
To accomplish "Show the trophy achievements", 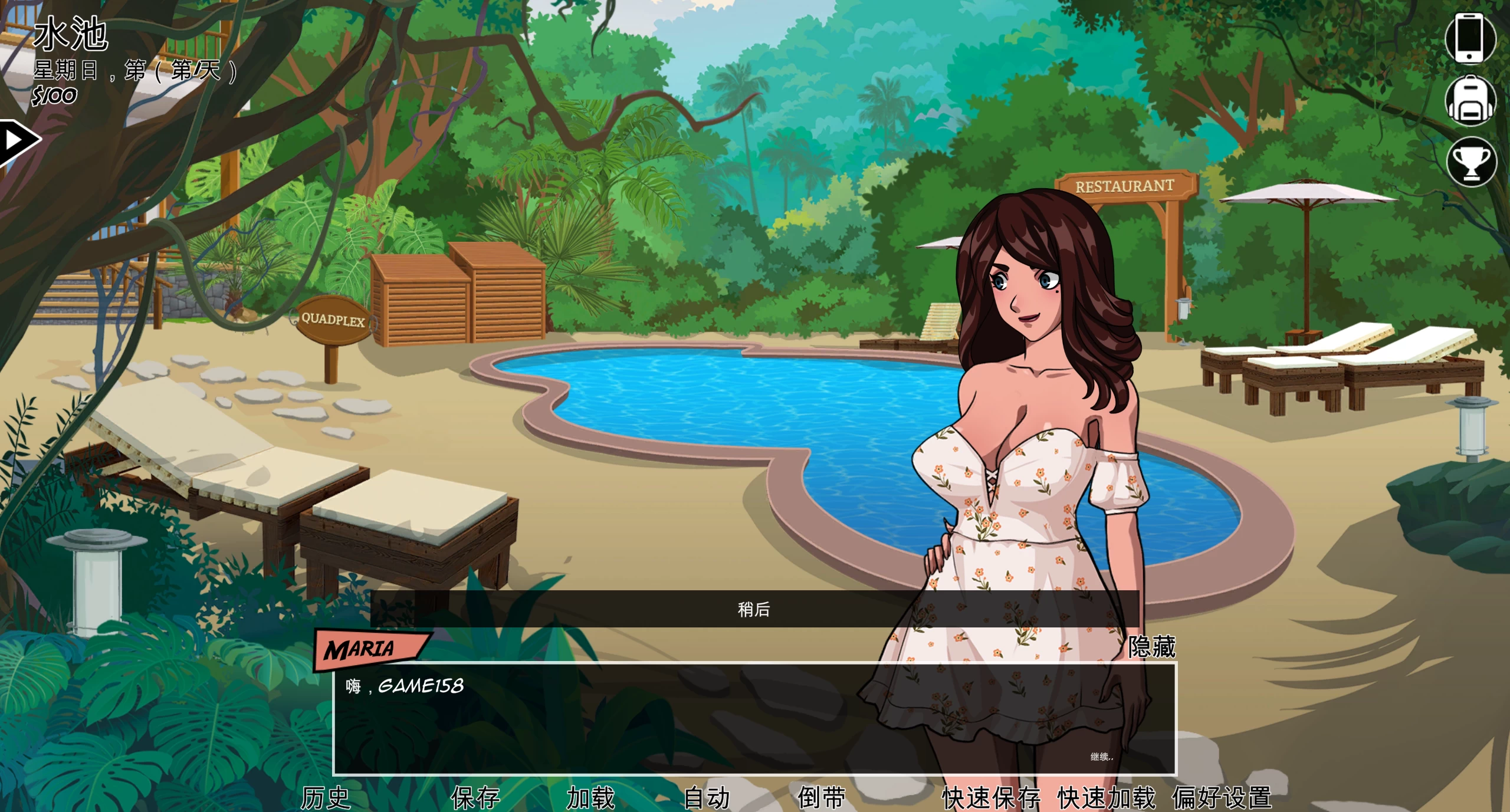I will point(1471,162).
